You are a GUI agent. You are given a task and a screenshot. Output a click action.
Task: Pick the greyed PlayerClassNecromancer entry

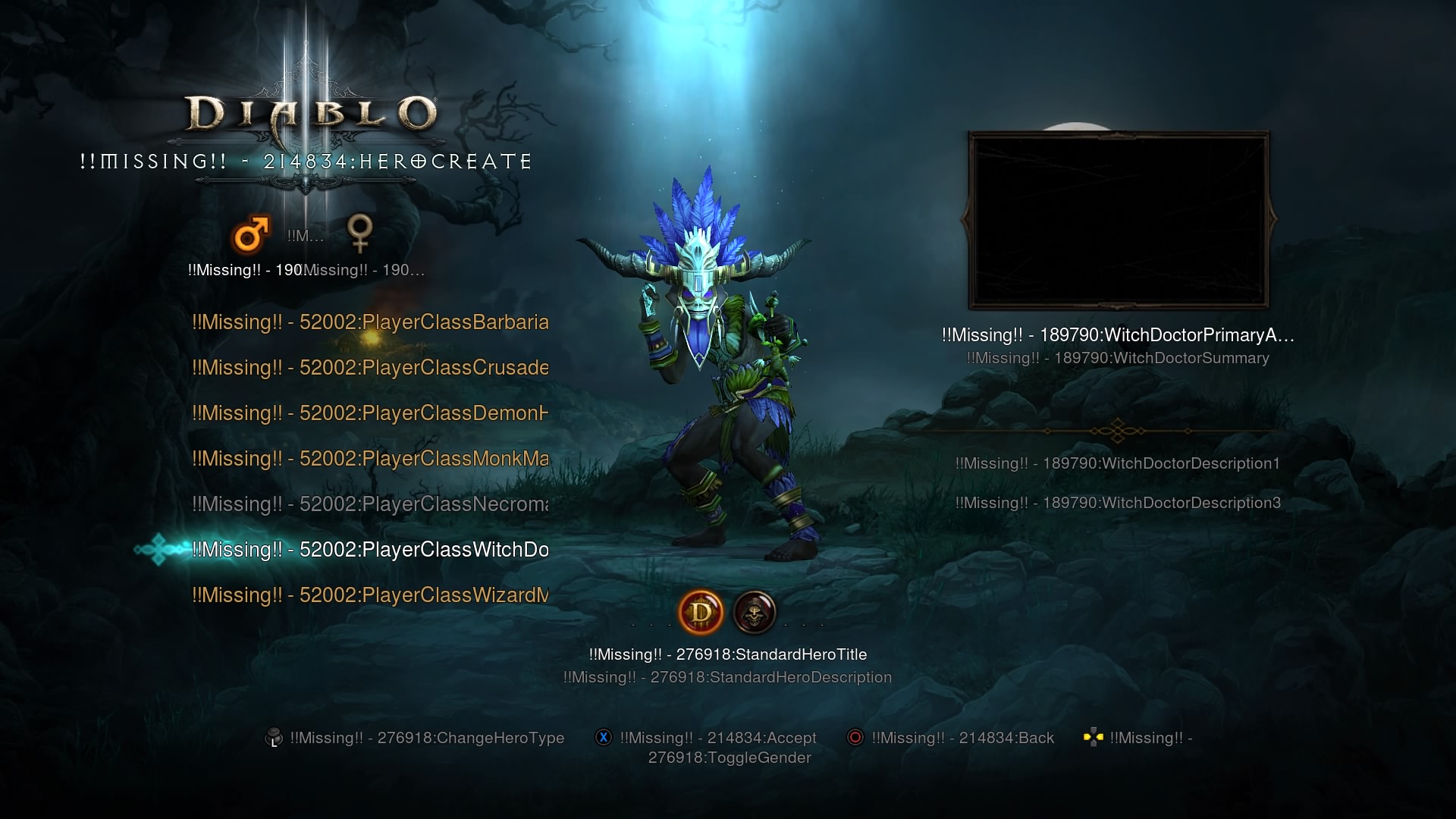tap(370, 504)
